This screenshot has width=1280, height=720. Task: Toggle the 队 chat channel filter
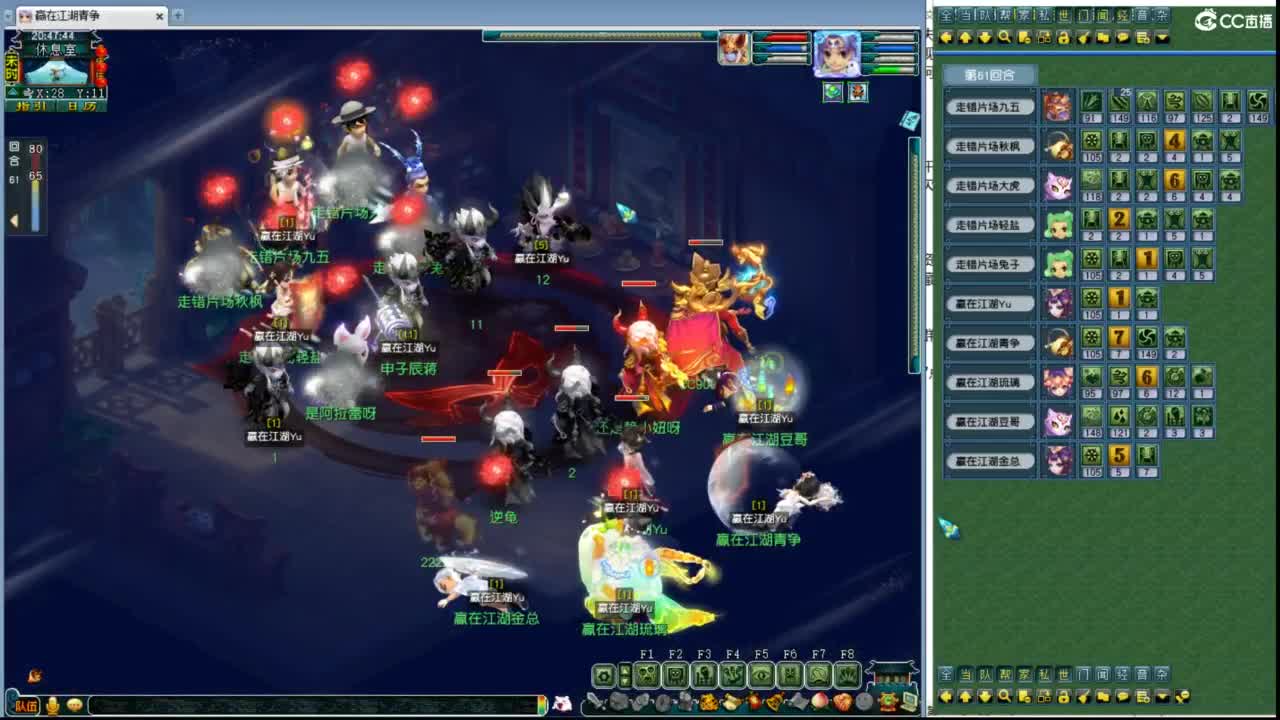tap(986, 15)
